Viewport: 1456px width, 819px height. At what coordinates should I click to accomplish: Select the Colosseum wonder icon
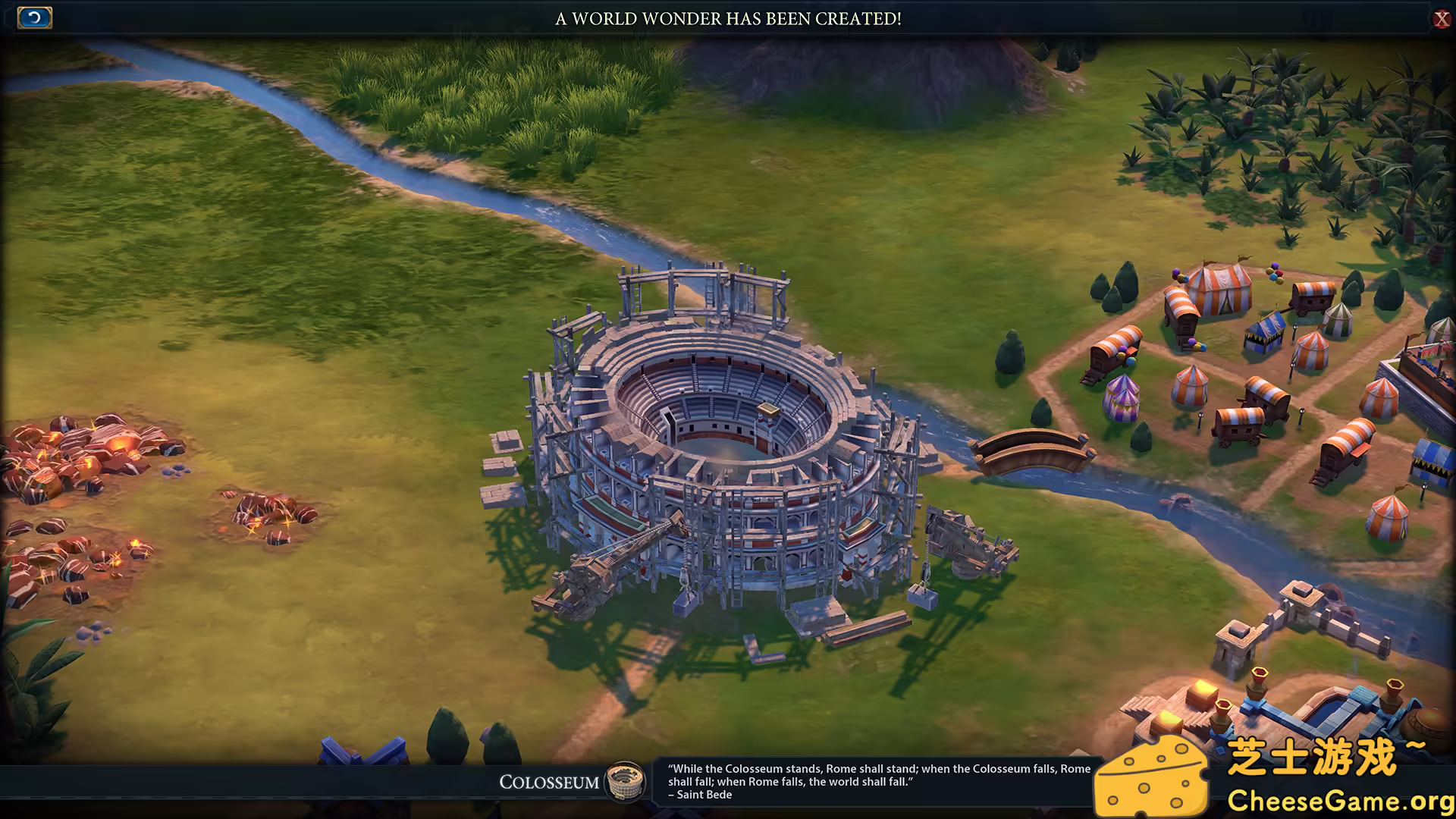click(623, 782)
